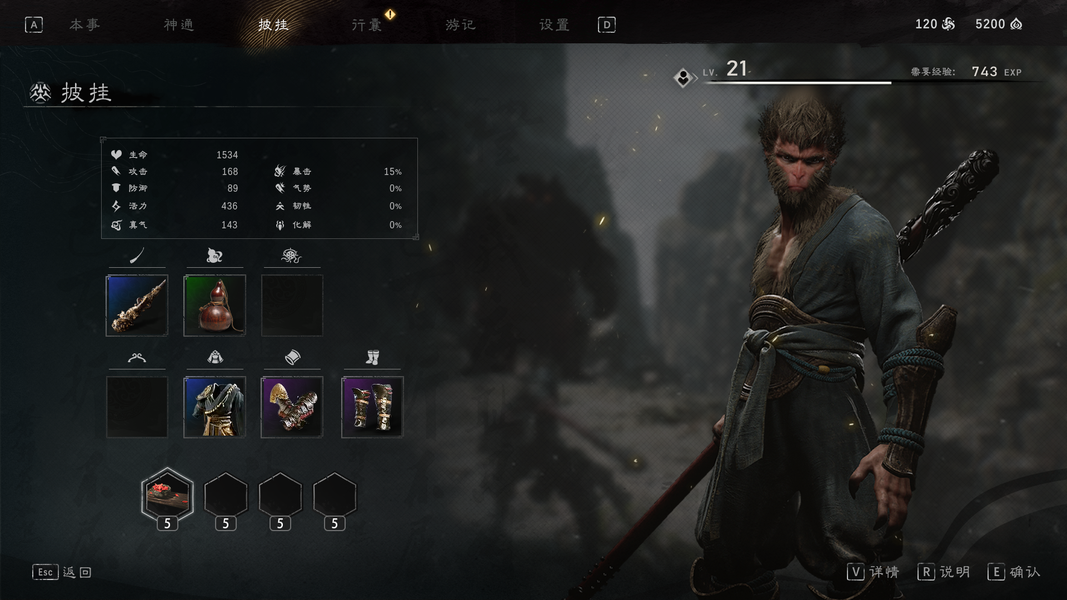
Task: Show the 说明 description
Action: pos(944,572)
